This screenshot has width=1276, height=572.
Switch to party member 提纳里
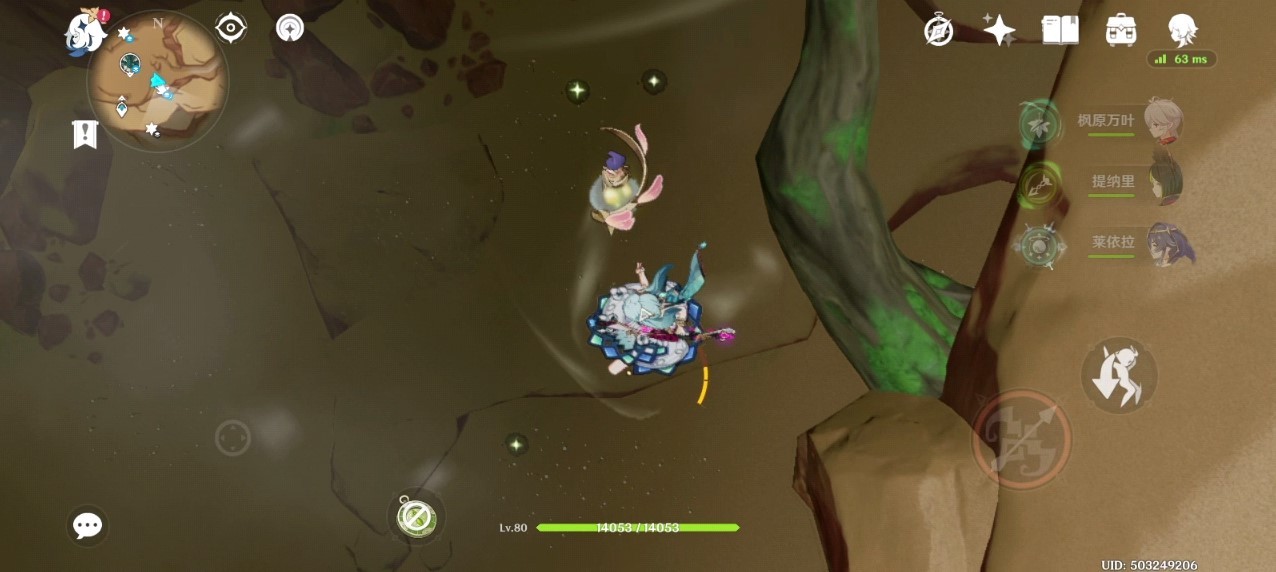pos(1162,183)
